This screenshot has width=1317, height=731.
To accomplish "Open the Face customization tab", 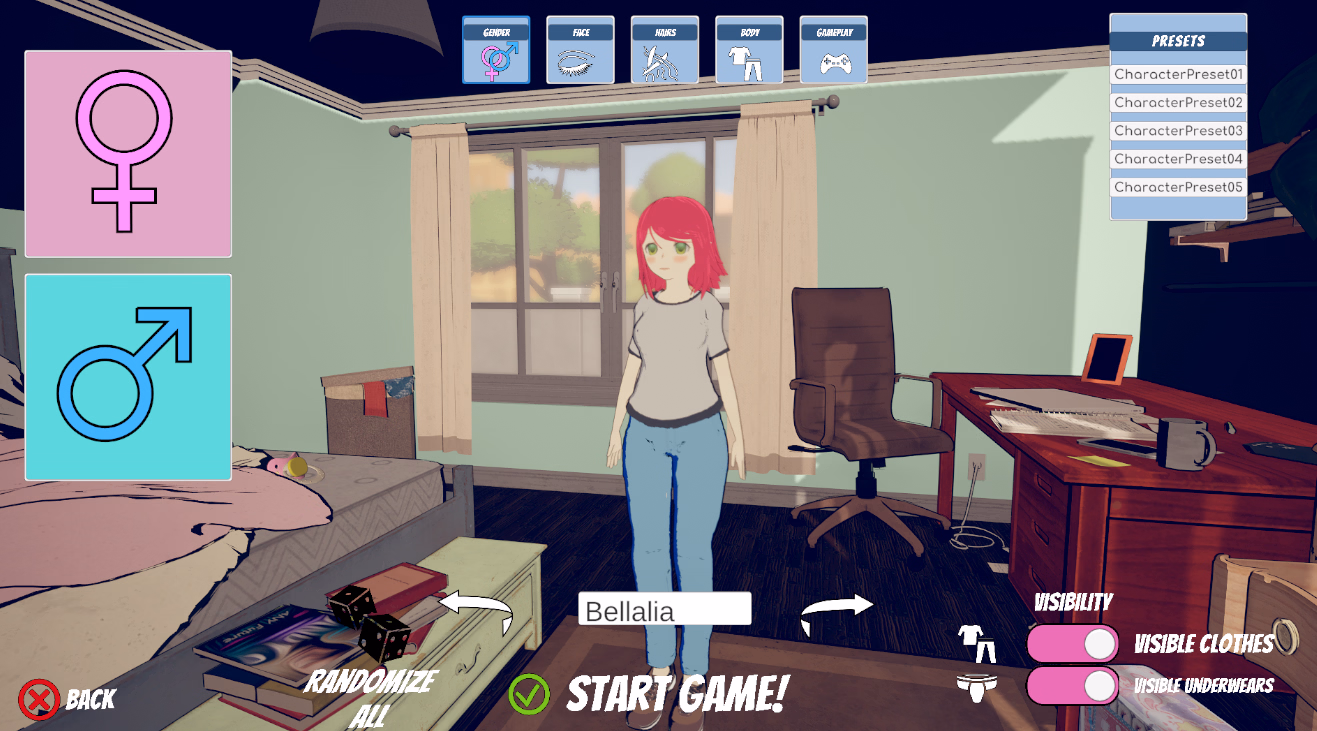I will 580,50.
